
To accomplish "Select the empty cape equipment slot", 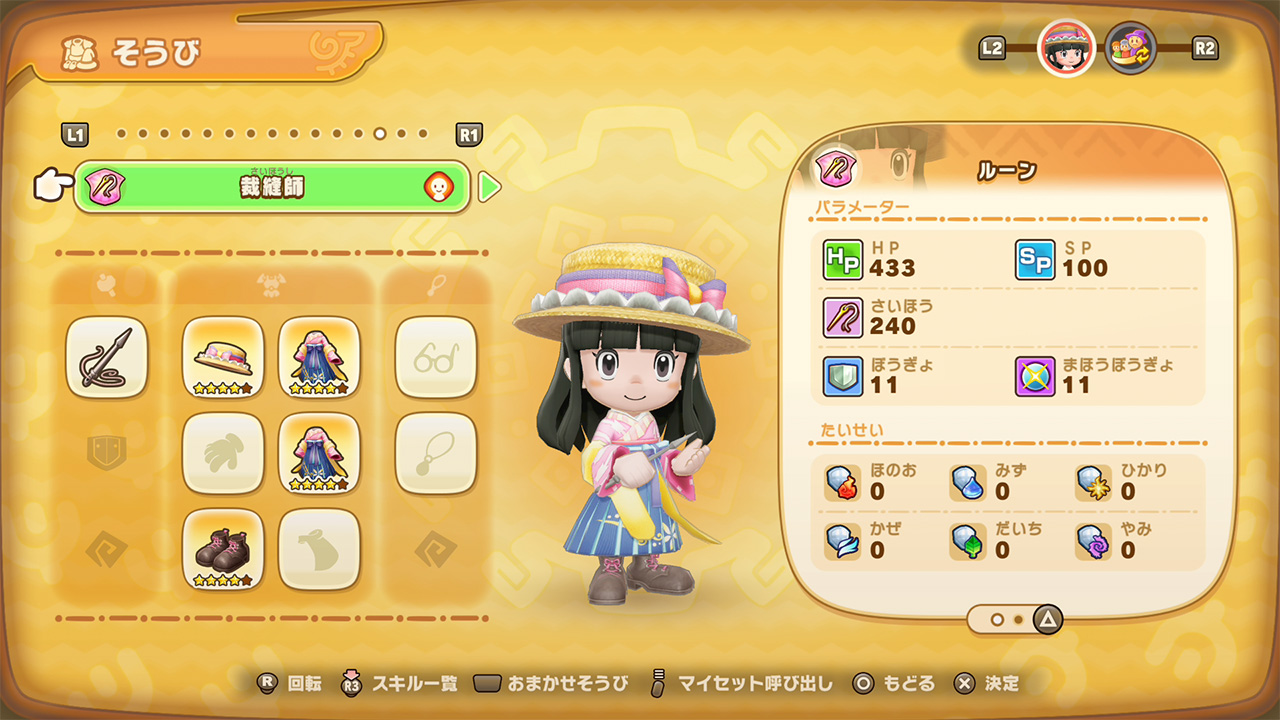I will click(x=320, y=551).
